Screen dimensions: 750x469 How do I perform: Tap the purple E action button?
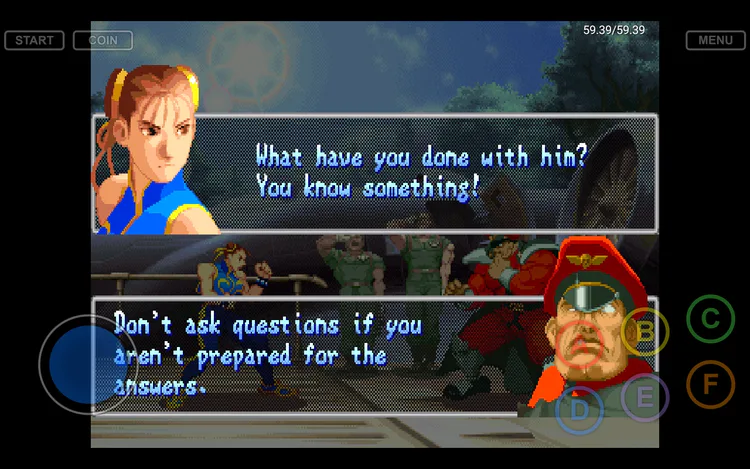click(x=645, y=396)
